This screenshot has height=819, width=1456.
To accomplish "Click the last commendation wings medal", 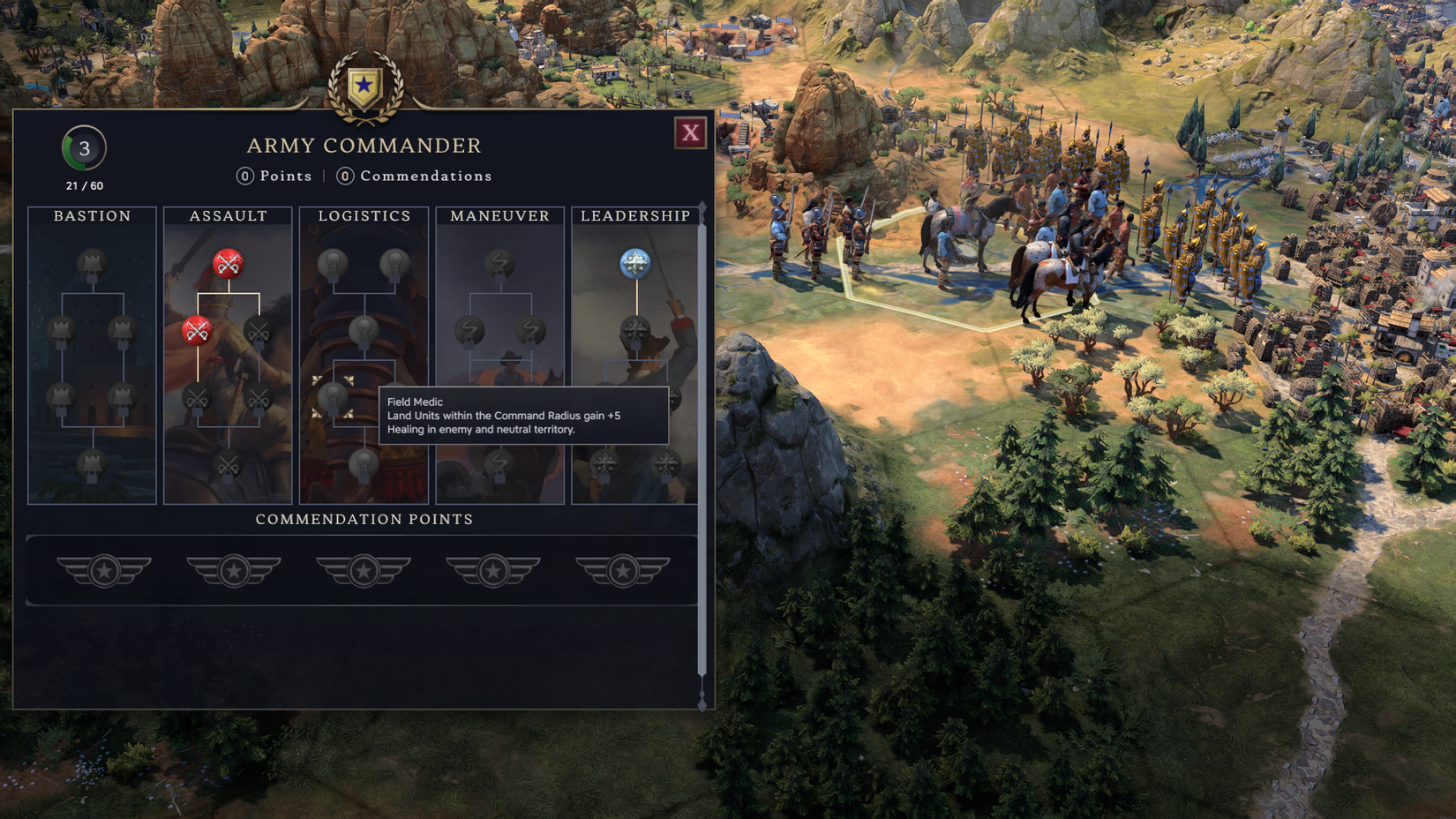I will [x=621, y=570].
